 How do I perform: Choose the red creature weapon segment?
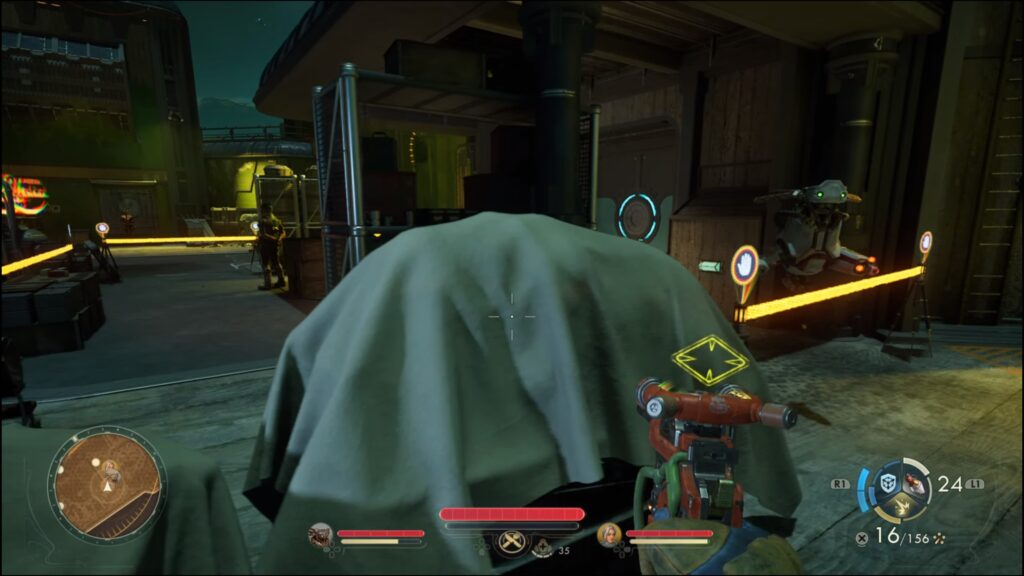coord(914,482)
